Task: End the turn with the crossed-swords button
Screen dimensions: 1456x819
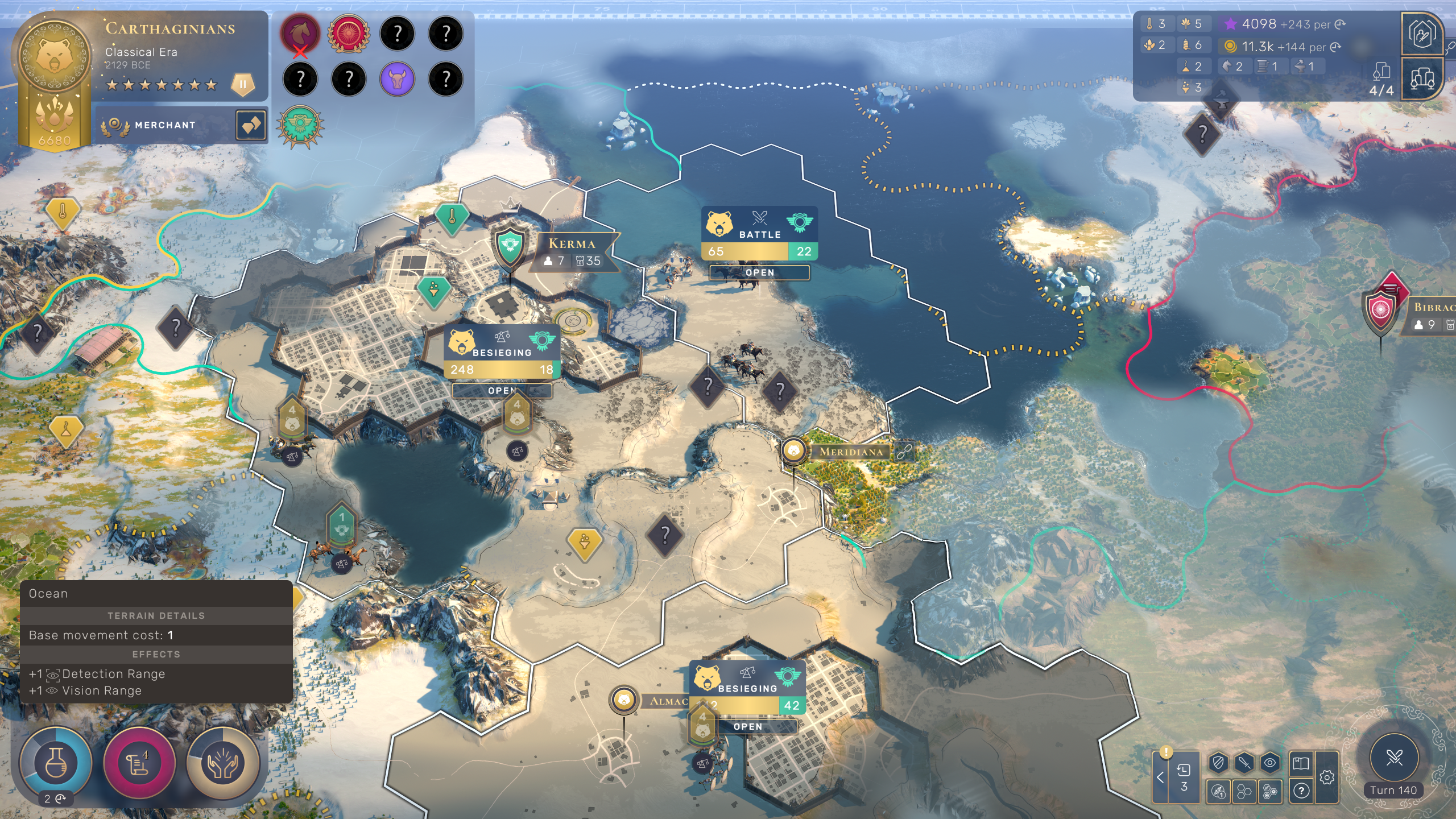Action: click(x=1393, y=758)
